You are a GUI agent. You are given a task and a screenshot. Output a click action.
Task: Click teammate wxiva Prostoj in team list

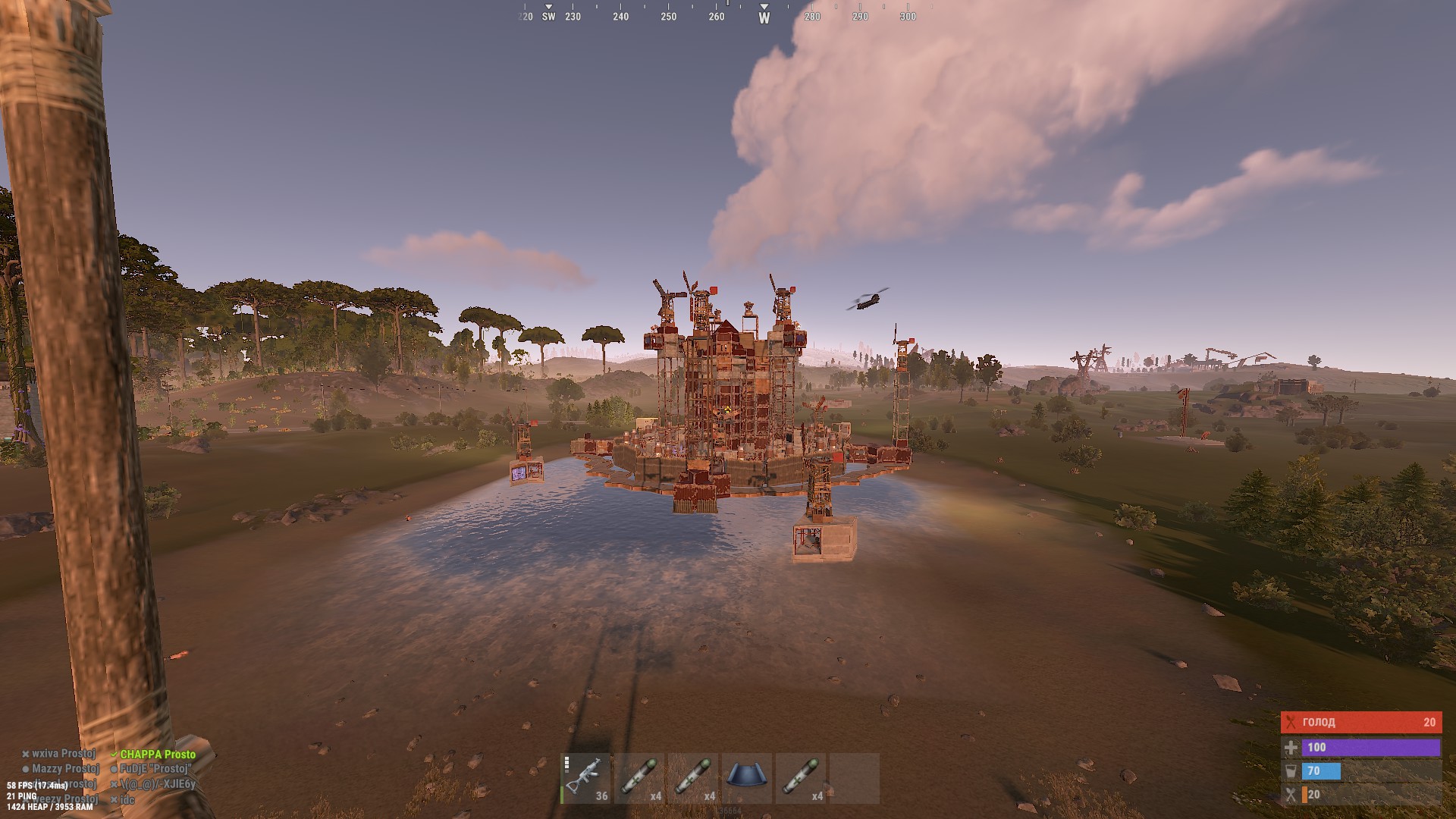click(x=63, y=754)
